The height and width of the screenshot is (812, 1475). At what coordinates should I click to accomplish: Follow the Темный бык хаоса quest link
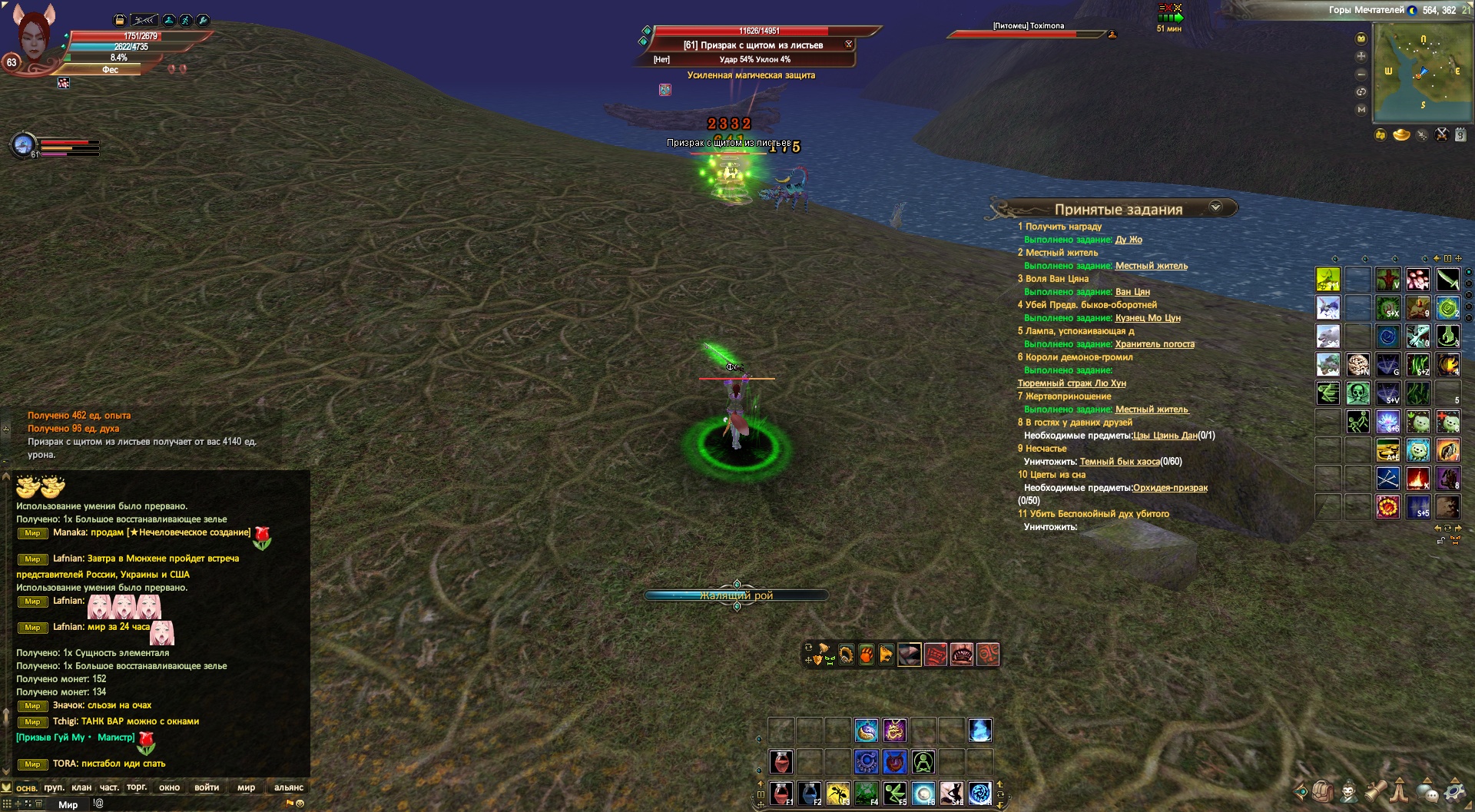tap(1119, 462)
